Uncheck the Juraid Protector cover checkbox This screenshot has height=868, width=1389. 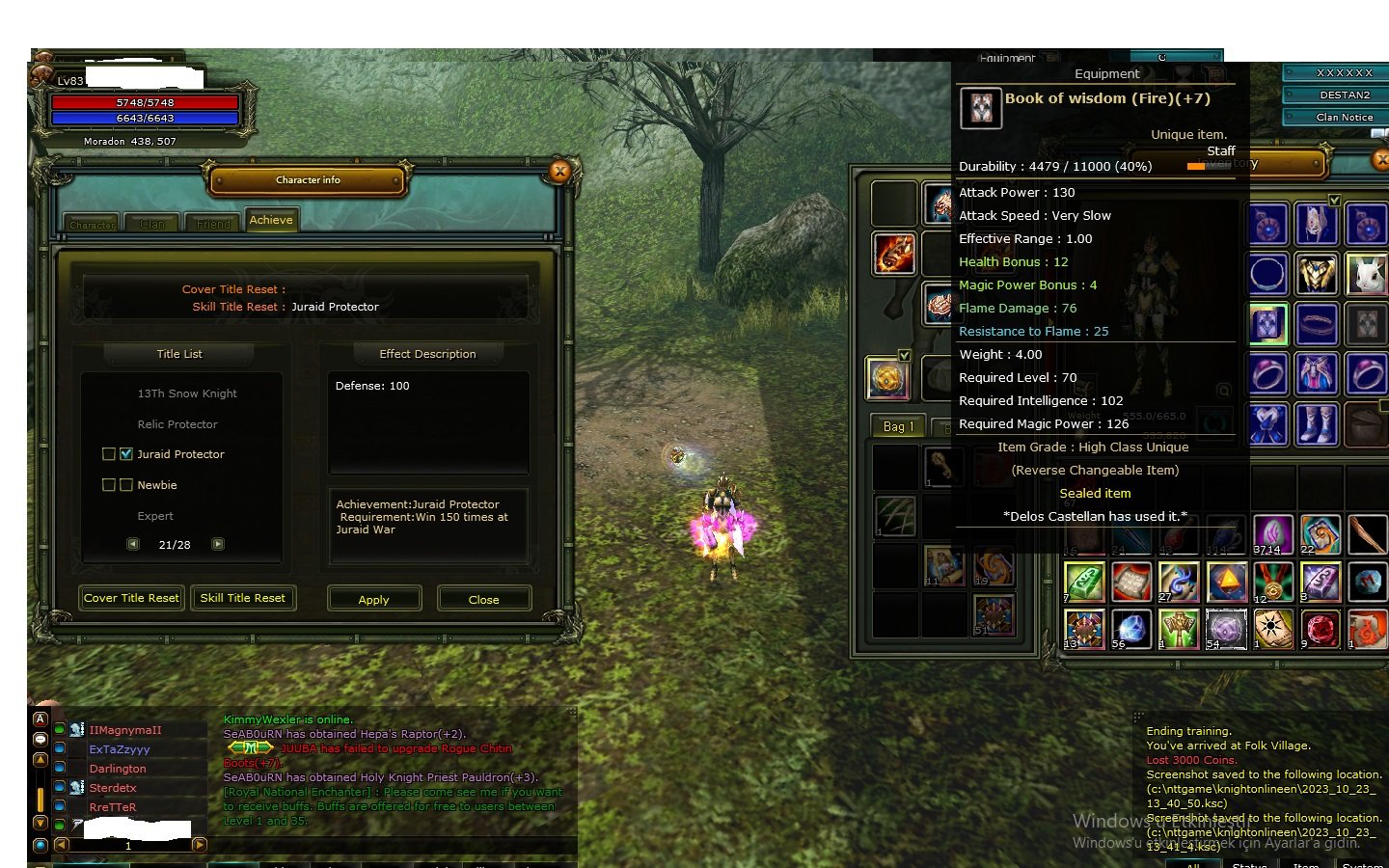click(x=126, y=453)
